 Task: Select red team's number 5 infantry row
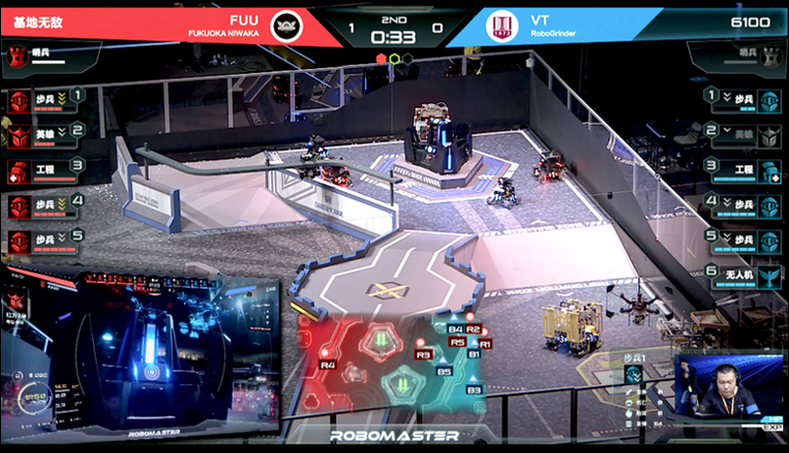click(45, 240)
